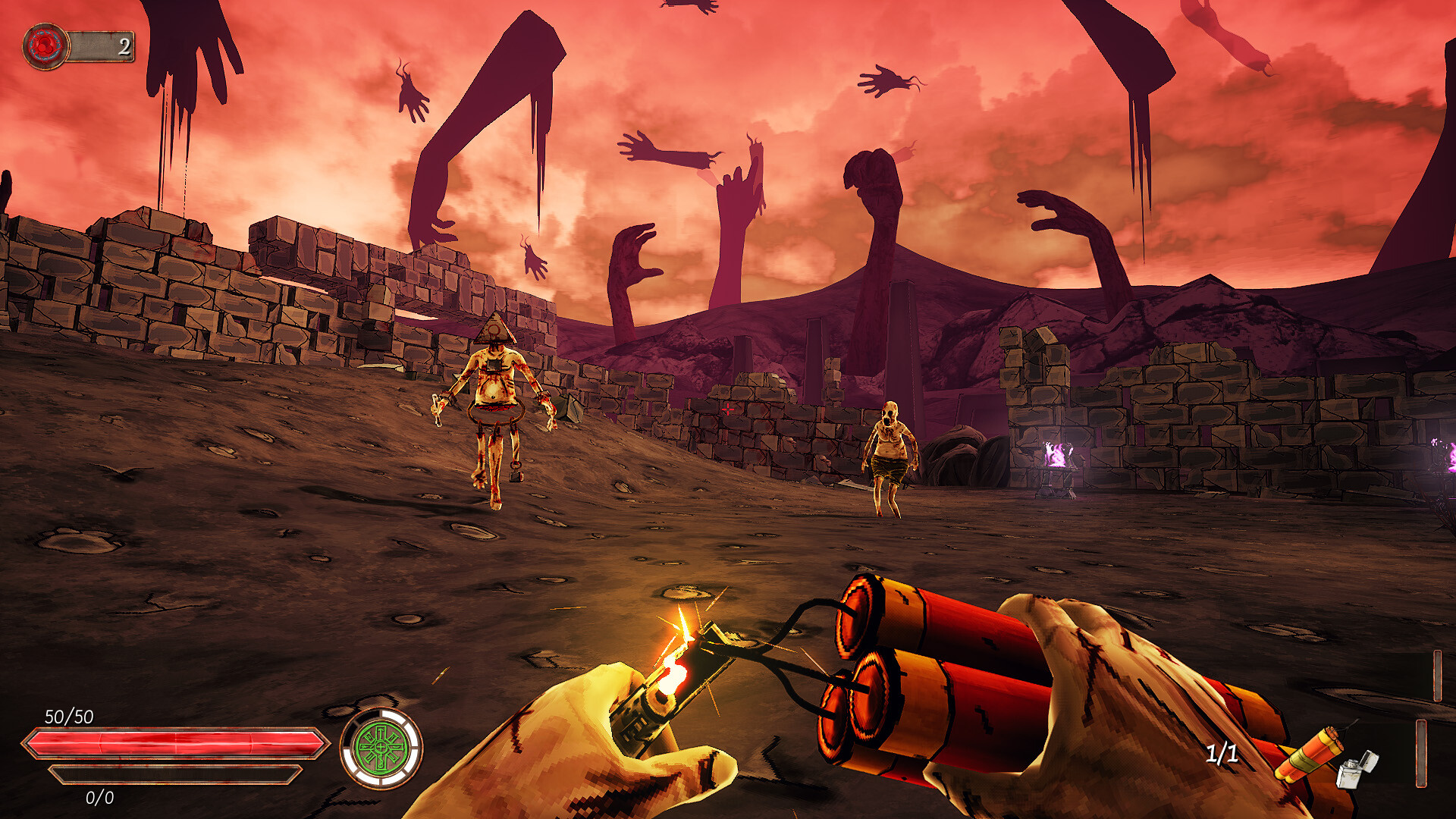
Task: Click the red health bar
Action: pos(167,741)
